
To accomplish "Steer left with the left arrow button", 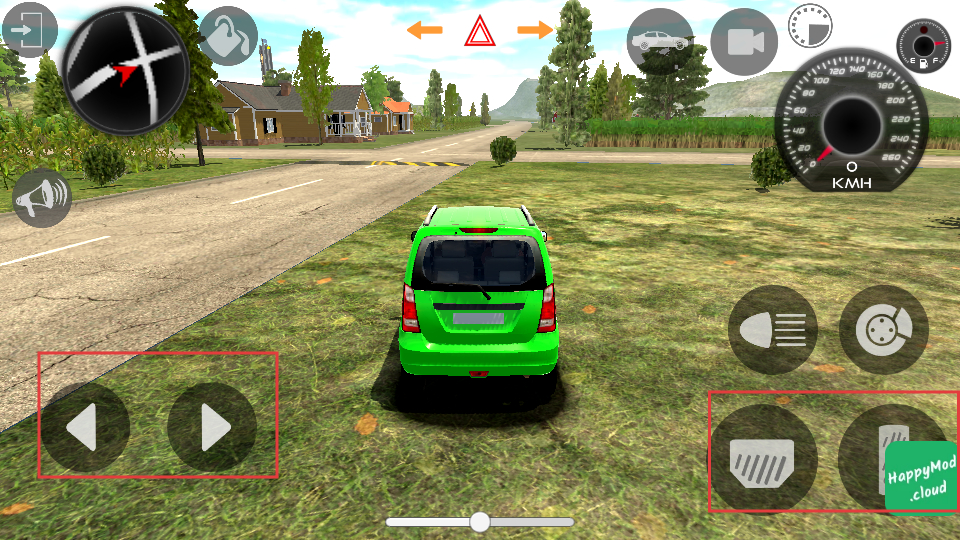I will pos(85,428).
